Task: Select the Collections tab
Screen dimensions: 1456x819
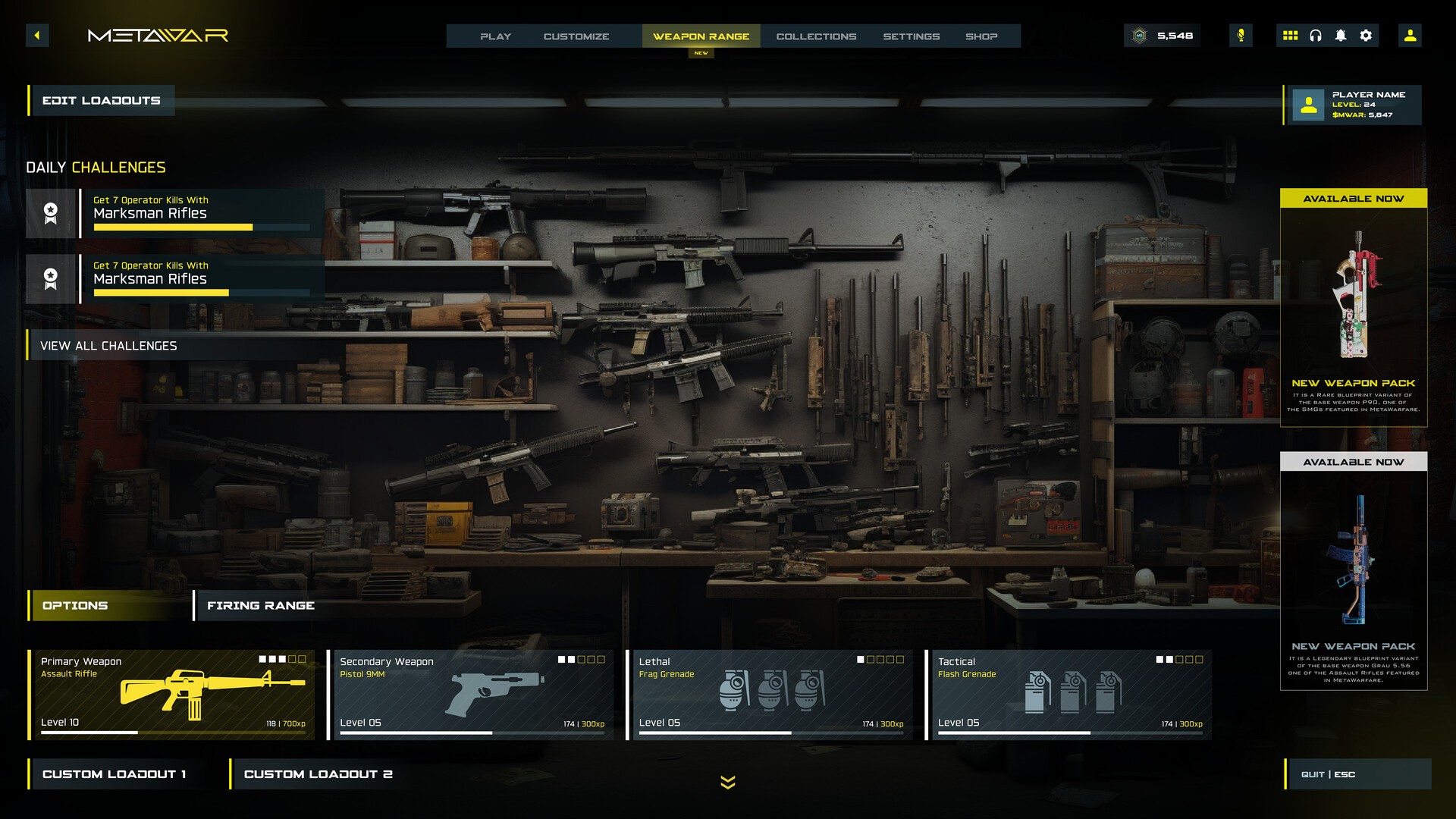Action: (816, 36)
